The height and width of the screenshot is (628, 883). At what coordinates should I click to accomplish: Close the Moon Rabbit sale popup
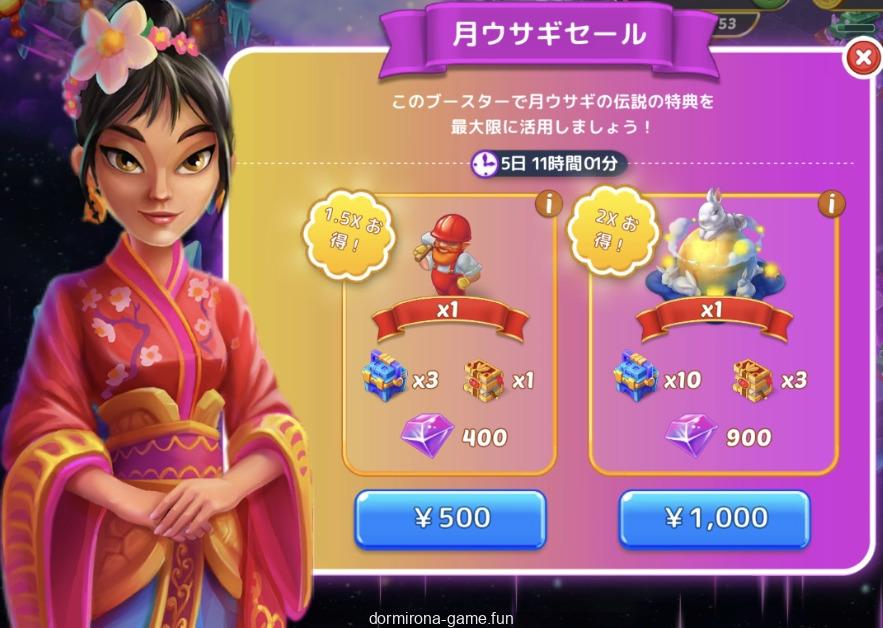click(x=861, y=59)
